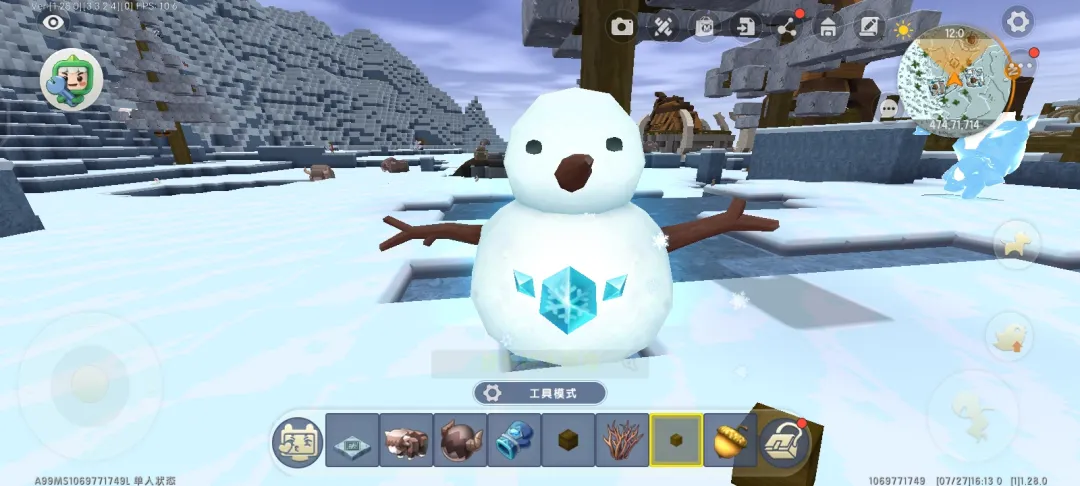This screenshot has width=1080, height=486.
Task: Open the shopping bag store
Action: (x=705, y=26)
